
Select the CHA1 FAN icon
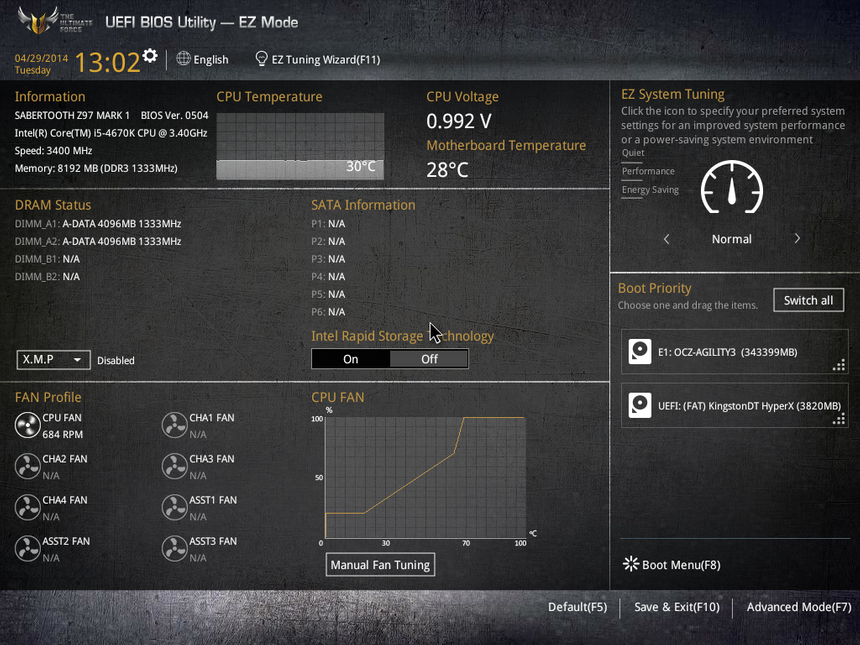[x=174, y=426]
